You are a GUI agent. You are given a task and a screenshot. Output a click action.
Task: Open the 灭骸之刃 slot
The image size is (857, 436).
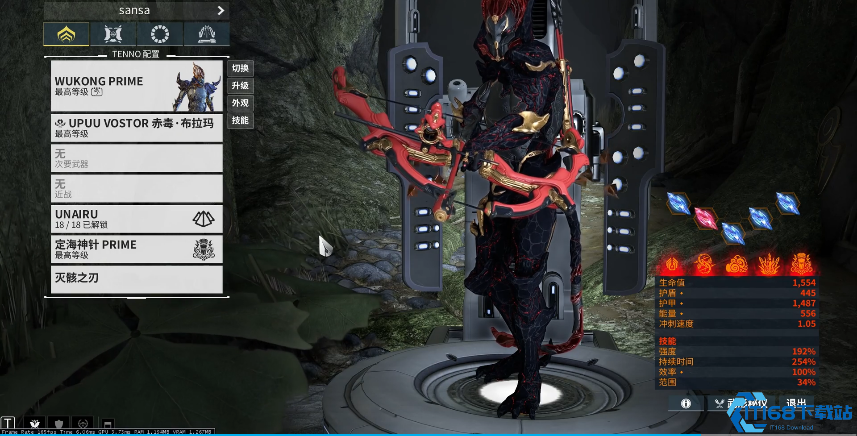click(x=135, y=278)
